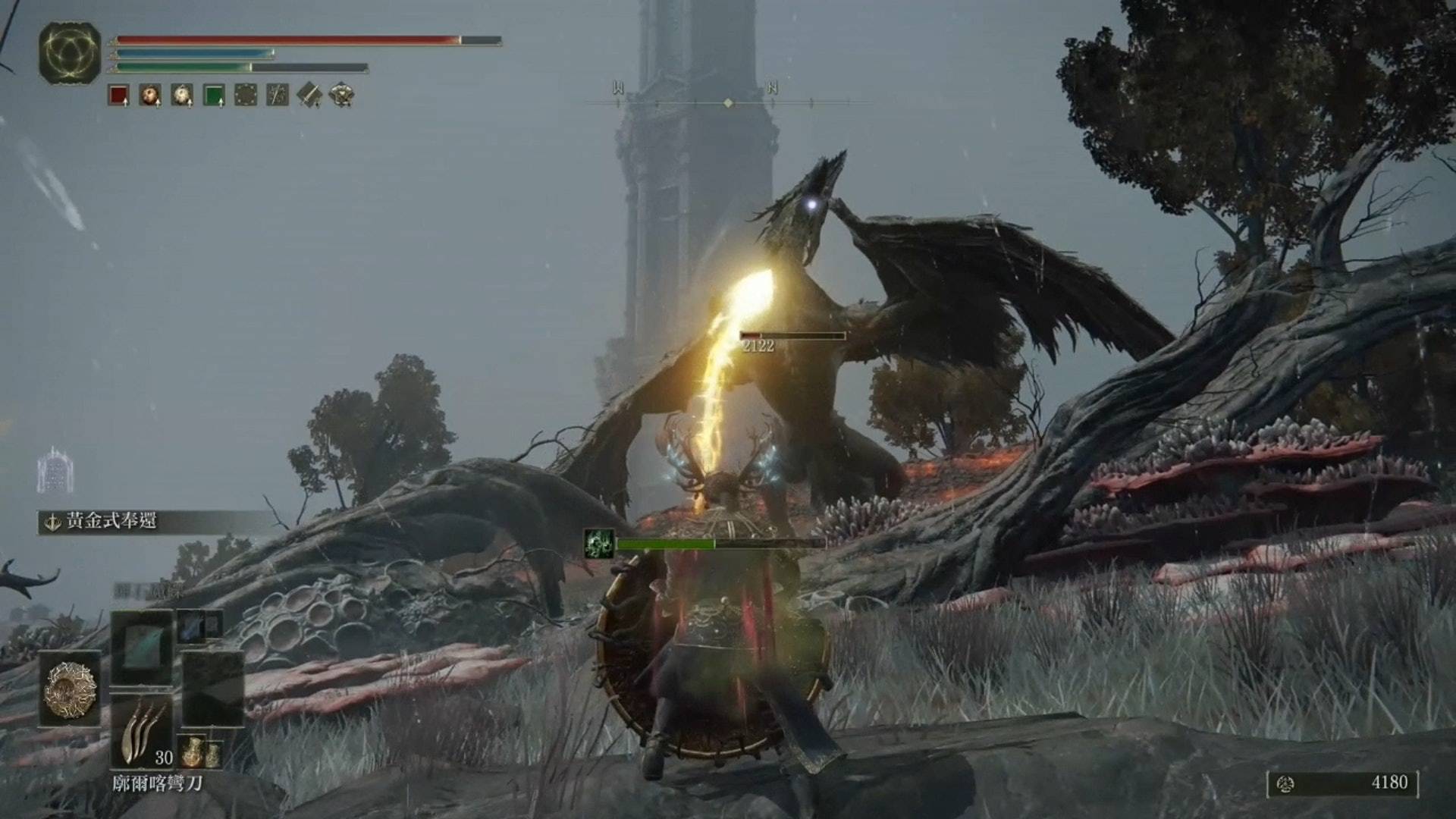Select the round golden seal equipment slot
This screenshot has width=1456, height=819.
click(71, 689)
